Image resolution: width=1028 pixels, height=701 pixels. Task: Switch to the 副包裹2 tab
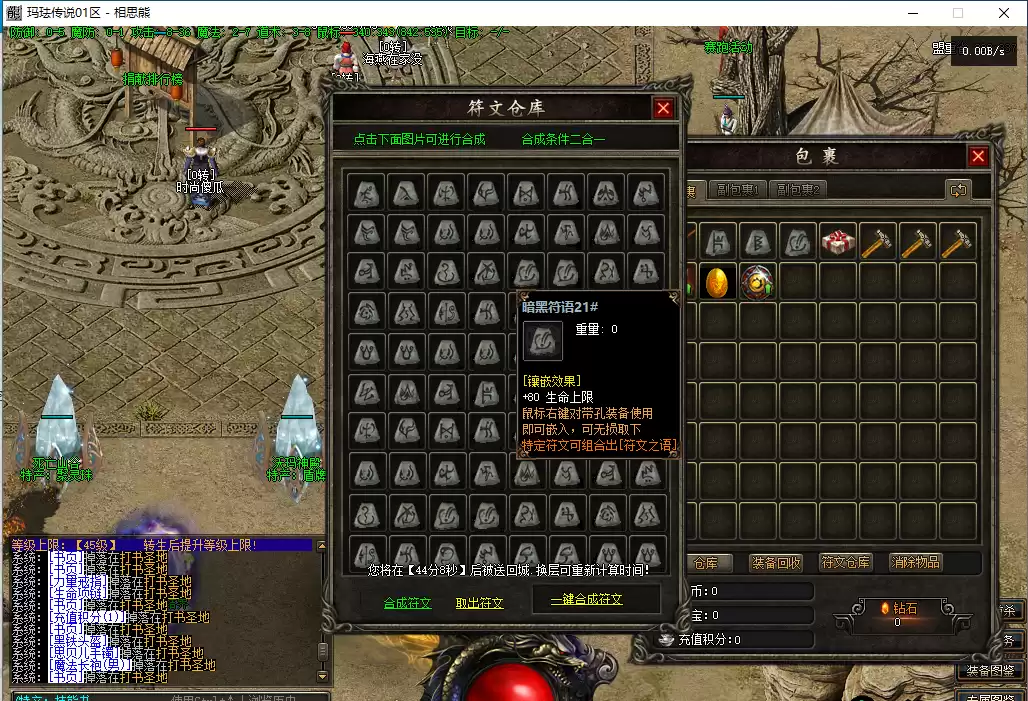tap(797, 189)
